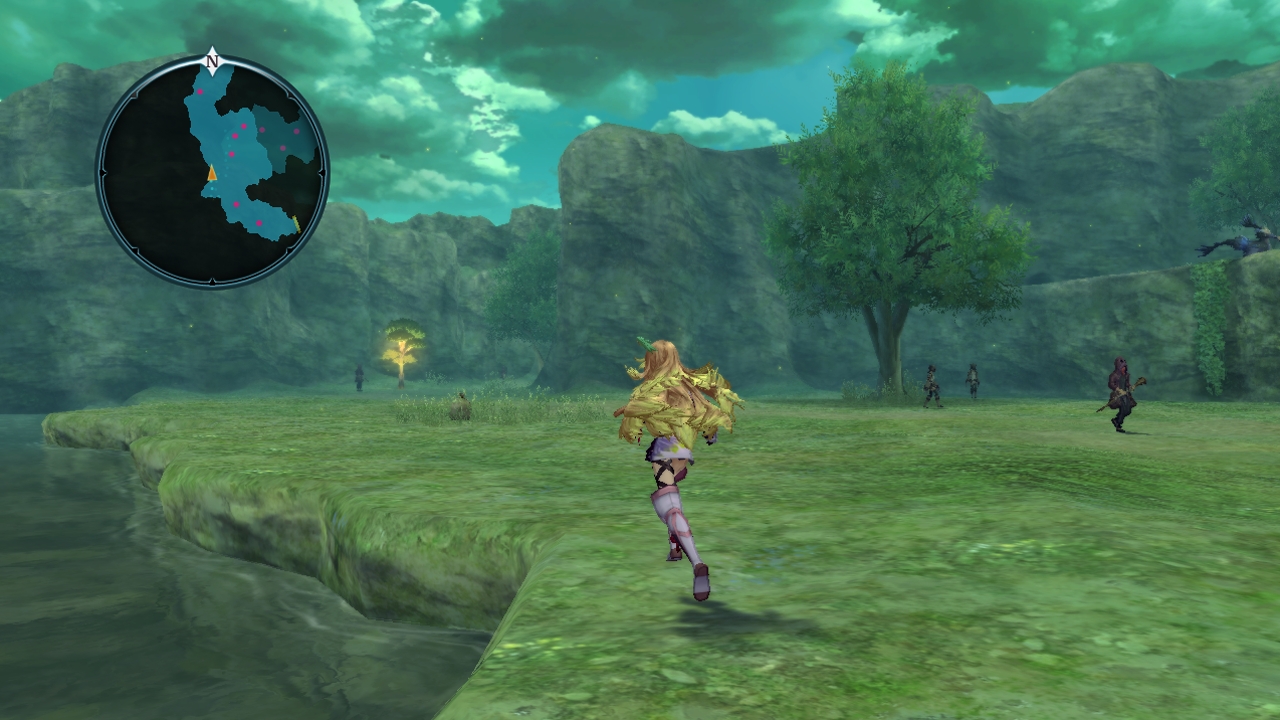Click the pink dot nearest the player arrow
This screenshot has width=1280, height=720.
pyautogui.click(x=233, y=154)
